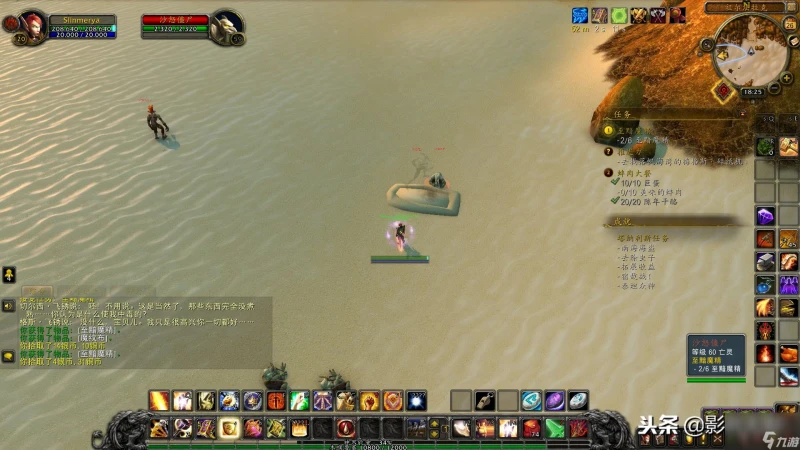Screen dimensions: 800x450
Task: Use the red fist ability on the action bar
Action: 370,401
